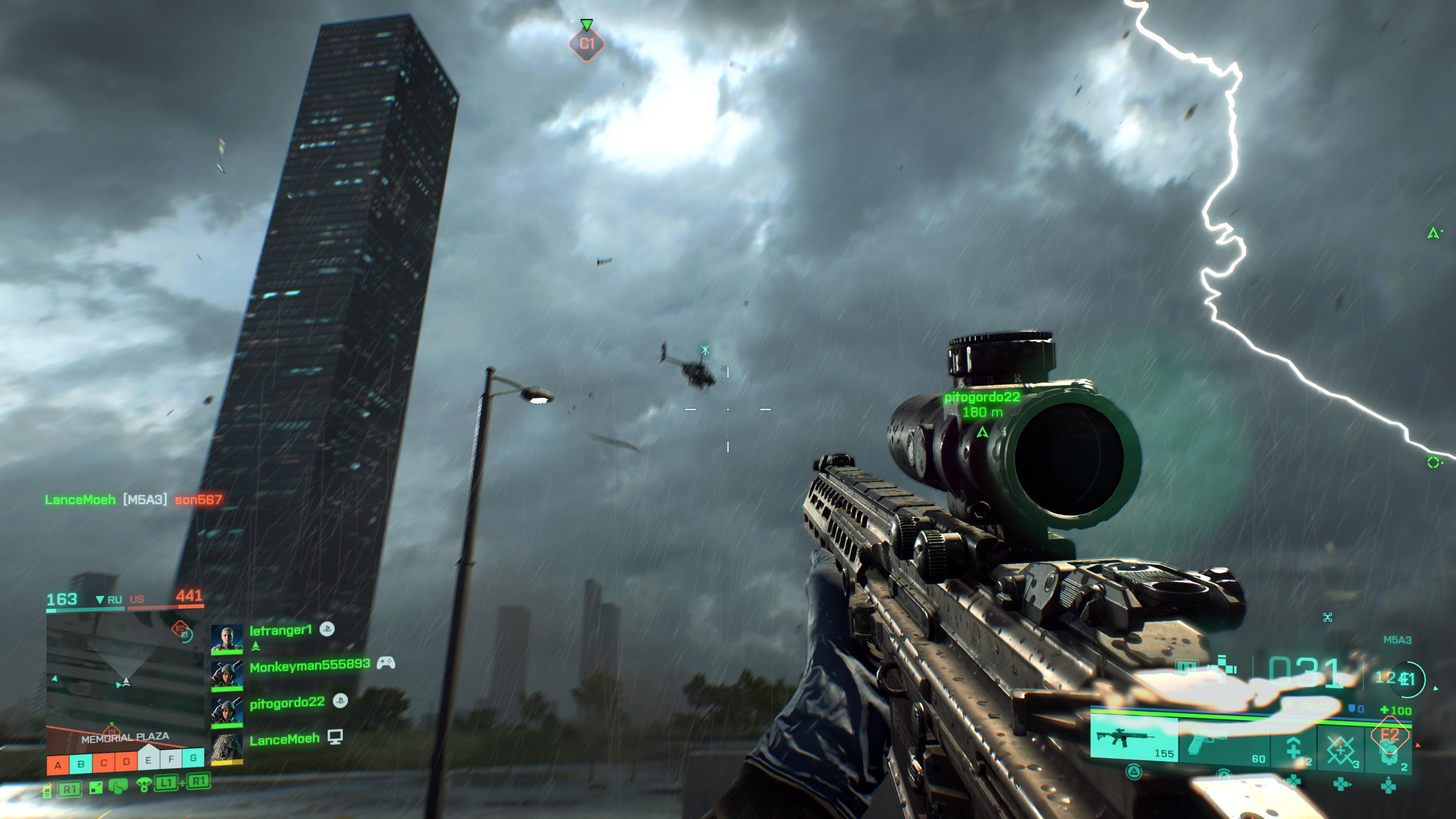This screenshot has width=1456, height=819.
Task: Select objective D on the sector bar
Action: 126,761
